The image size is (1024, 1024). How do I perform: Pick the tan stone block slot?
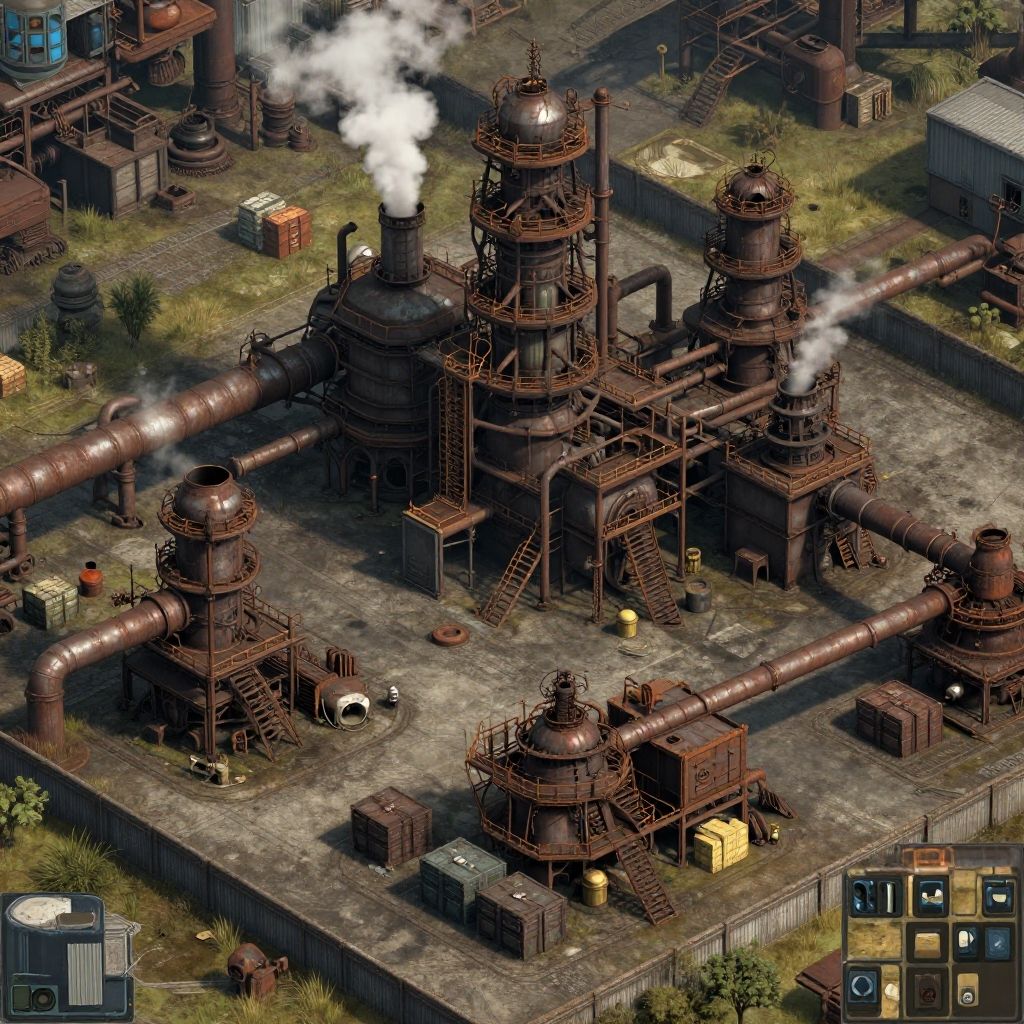(927, 944)
